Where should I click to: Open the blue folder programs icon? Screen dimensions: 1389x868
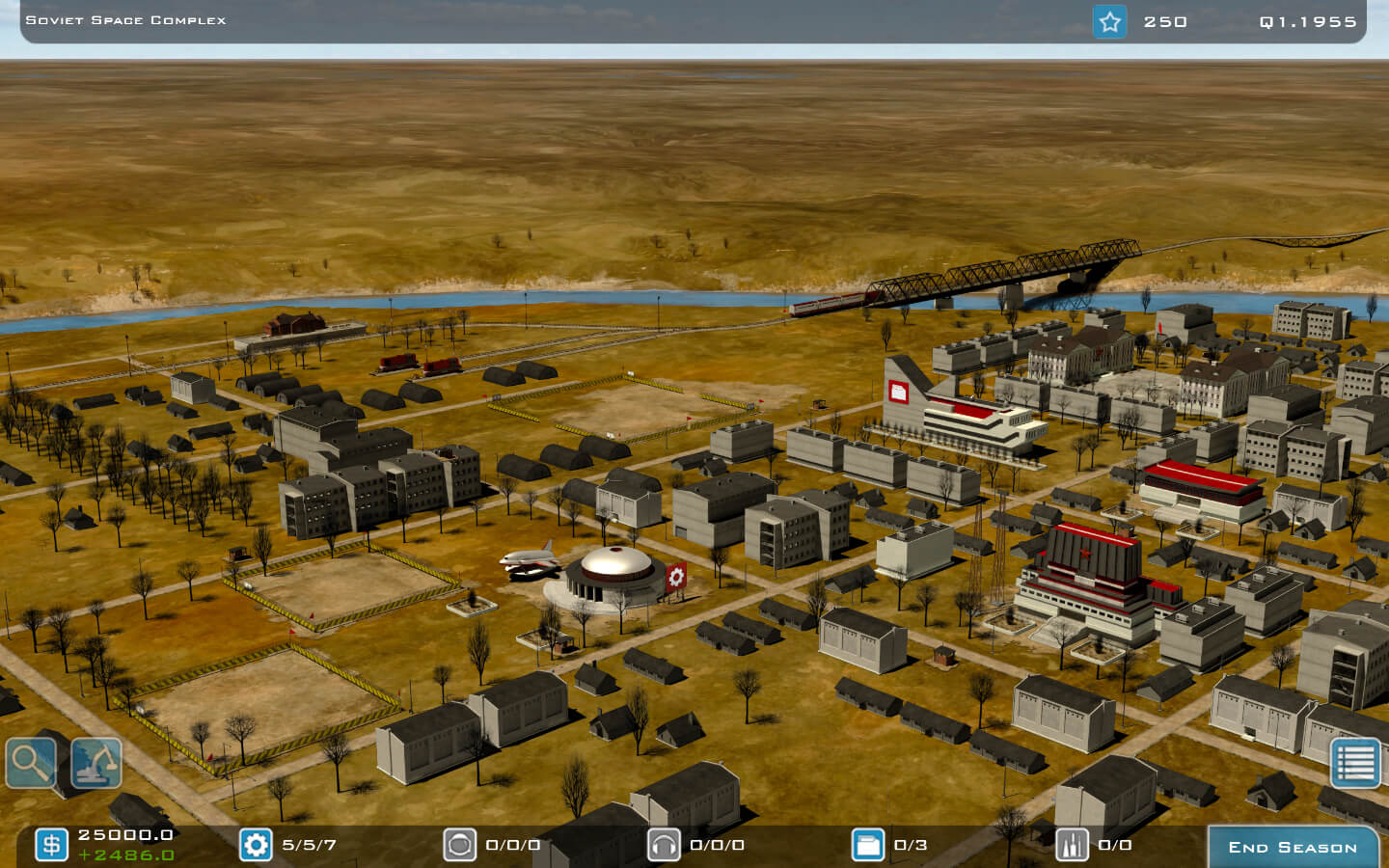pyautogui.click(x=868, y=845)
